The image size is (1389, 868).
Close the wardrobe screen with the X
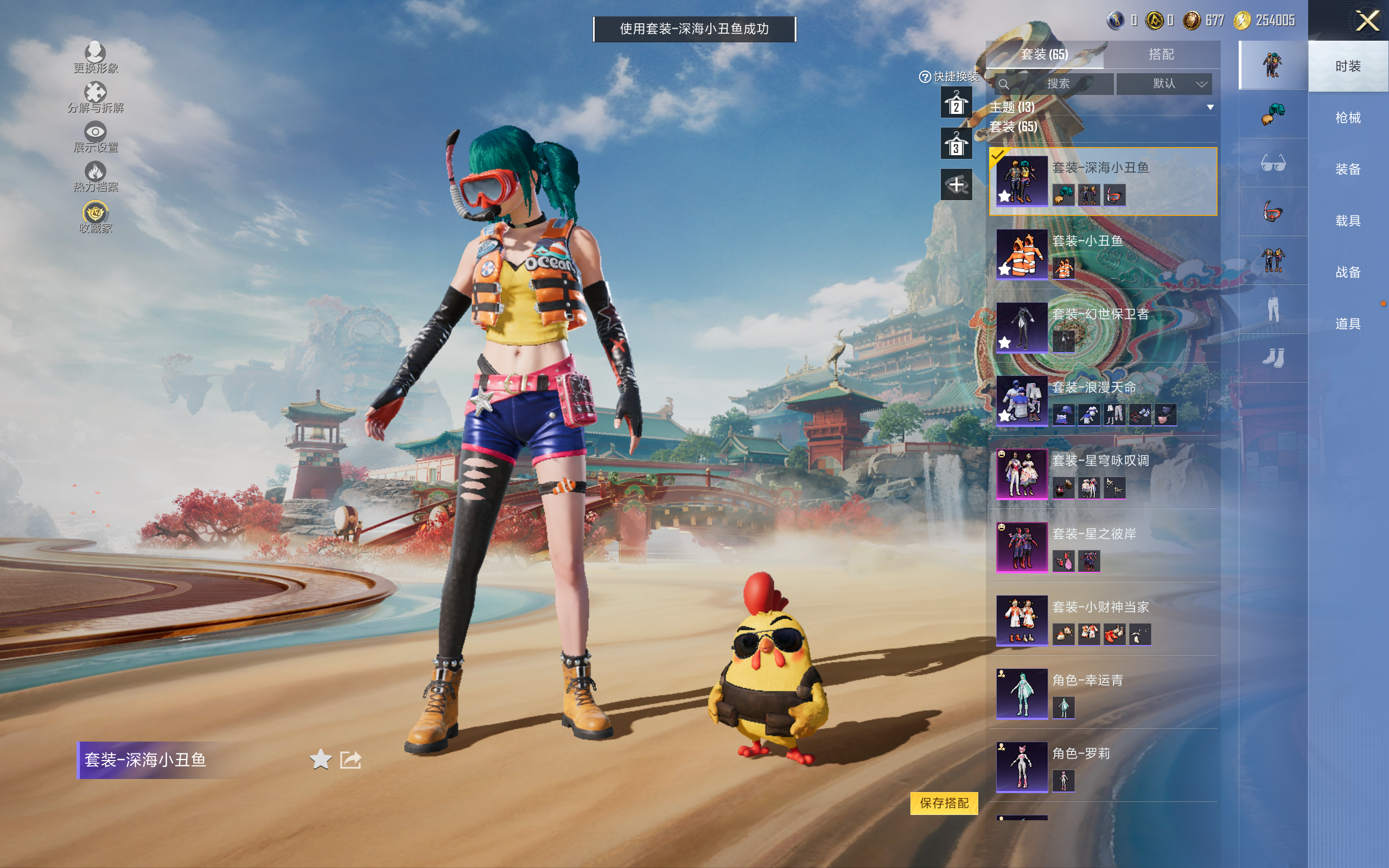coord(1367,21)
